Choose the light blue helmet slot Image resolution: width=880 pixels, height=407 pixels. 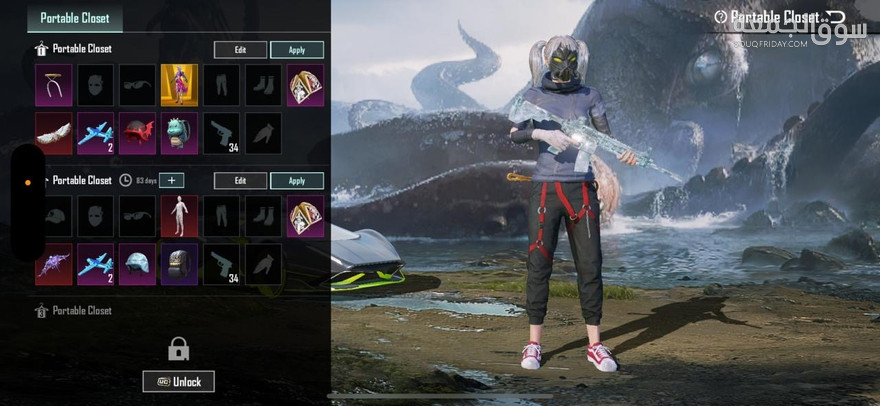click(x=137, y=264)
